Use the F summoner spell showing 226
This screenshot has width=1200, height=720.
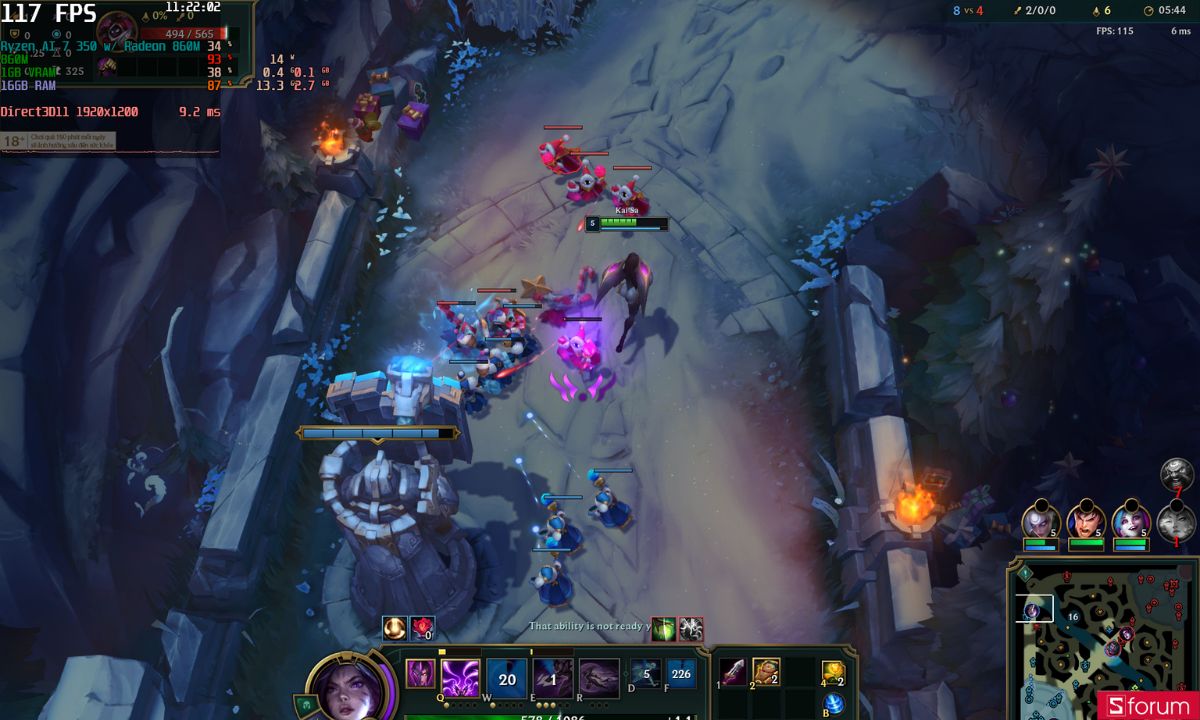tap(681, 674)
